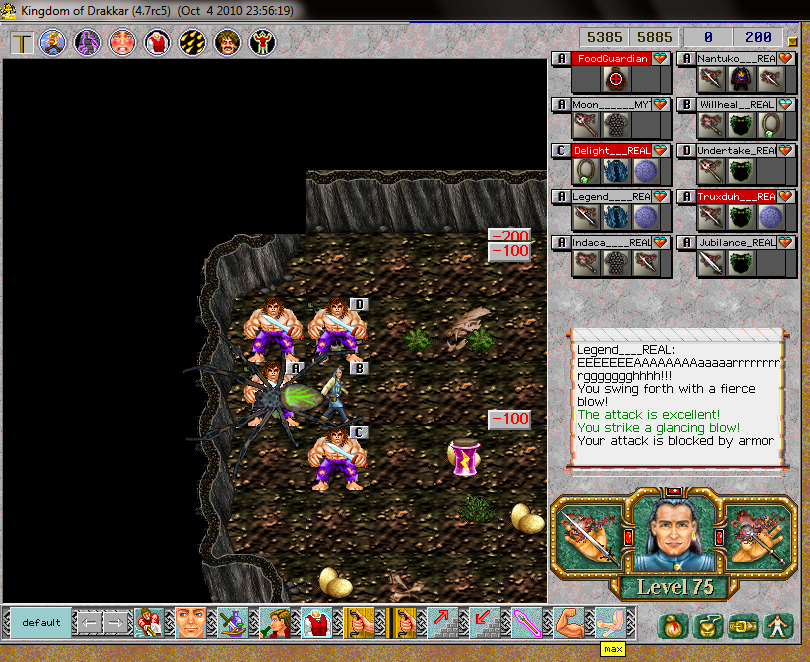
Task: Select the pink wand hotbar slot
Action: 526,622
